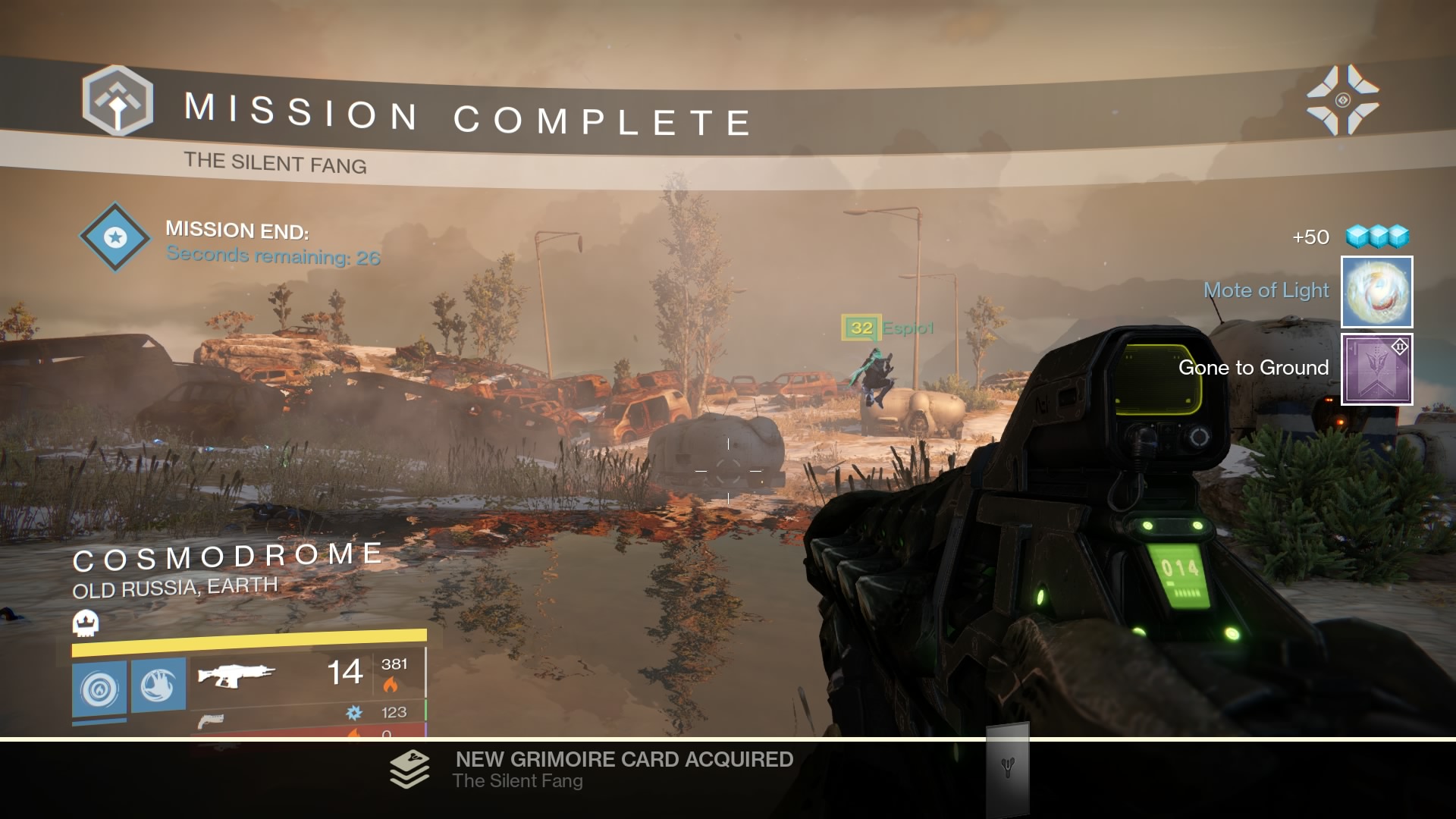The height and width of the screenshot is (819, 1456).
Task: Select the COSMODROME location label
Action: [x=227, y=554]
